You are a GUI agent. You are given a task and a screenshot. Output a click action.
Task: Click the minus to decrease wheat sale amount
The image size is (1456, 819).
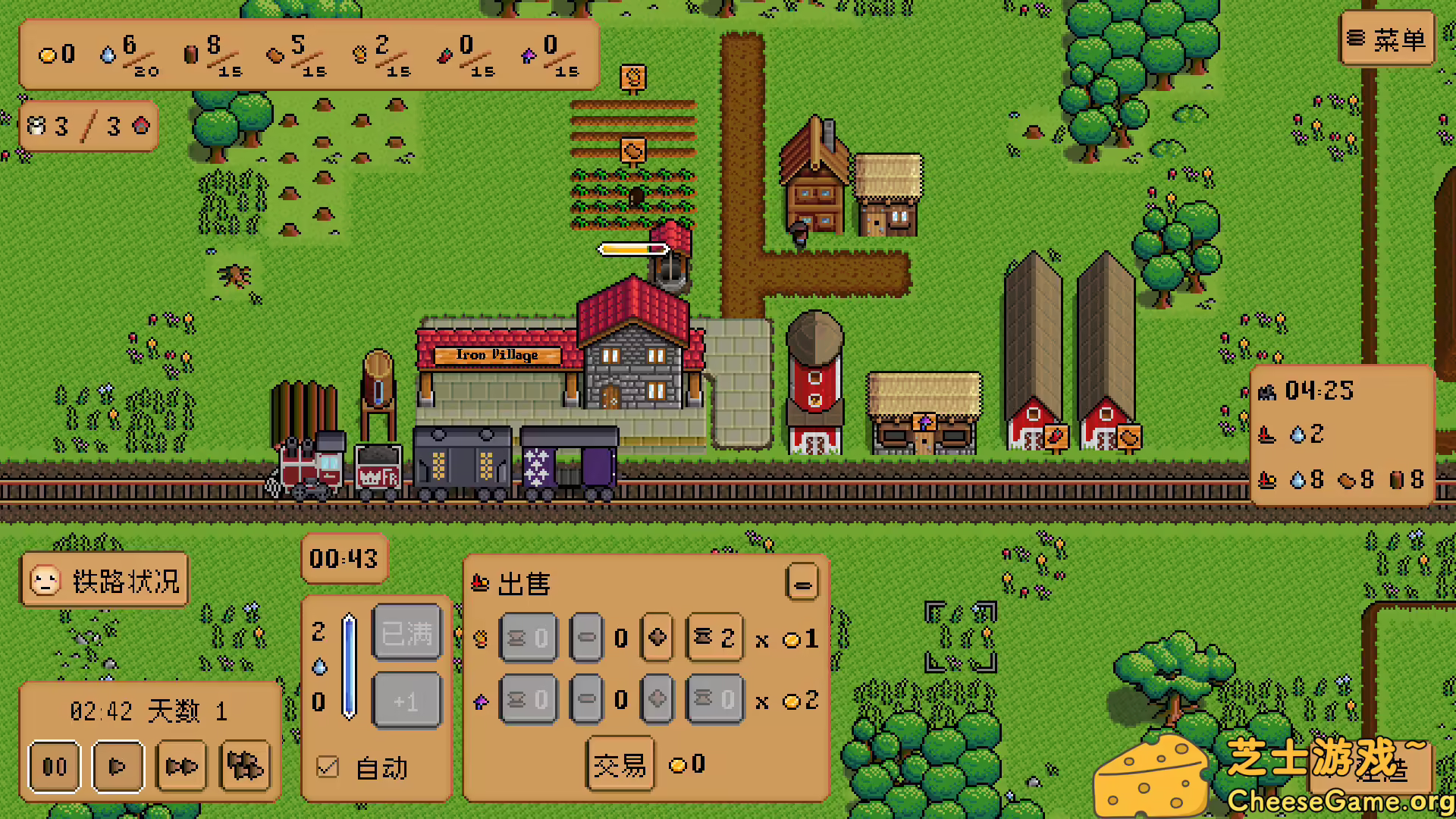[586, 638]
